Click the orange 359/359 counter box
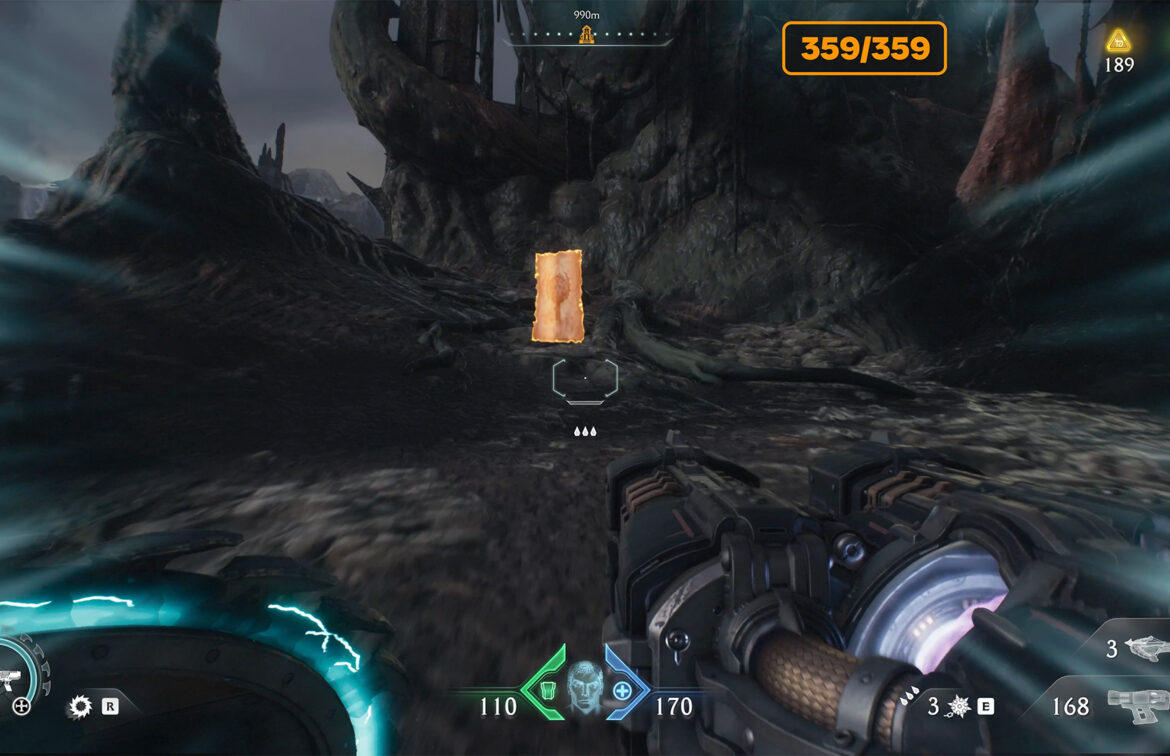1170x756 pixels. tap(864, 48)
